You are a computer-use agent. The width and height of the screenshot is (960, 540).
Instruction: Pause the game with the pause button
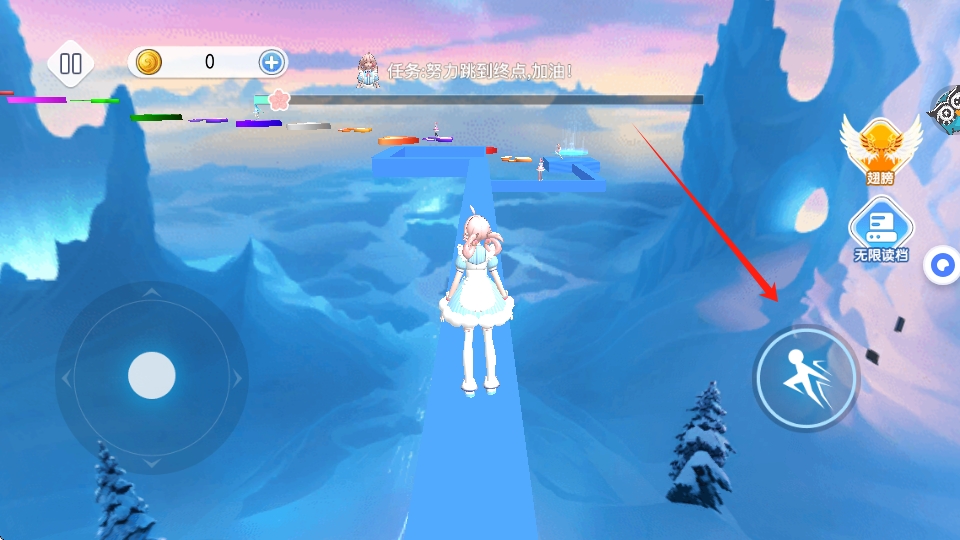(x=71, y=64)
